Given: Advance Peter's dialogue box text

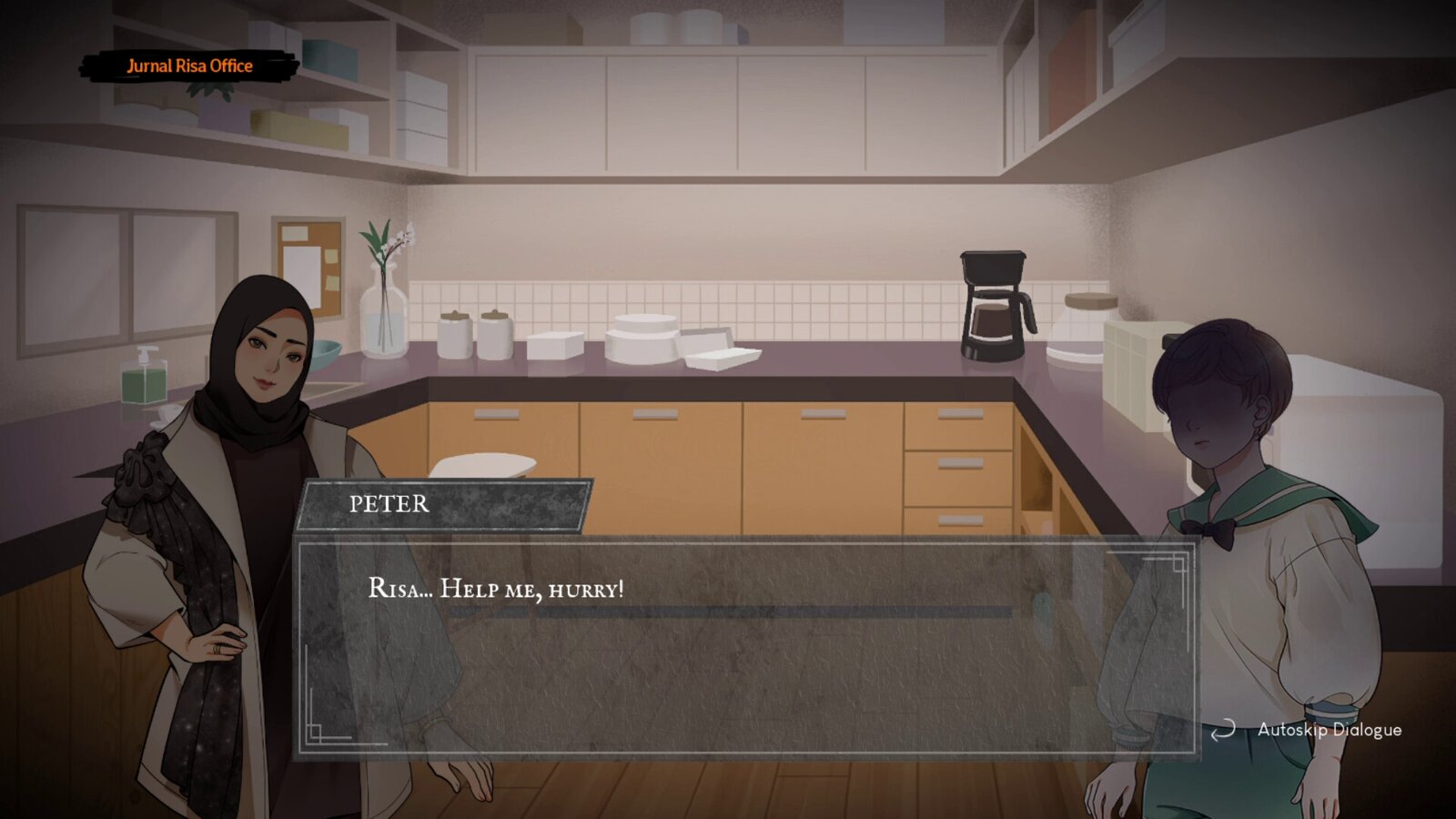Looking at the screenshot, I should [744, 648].
